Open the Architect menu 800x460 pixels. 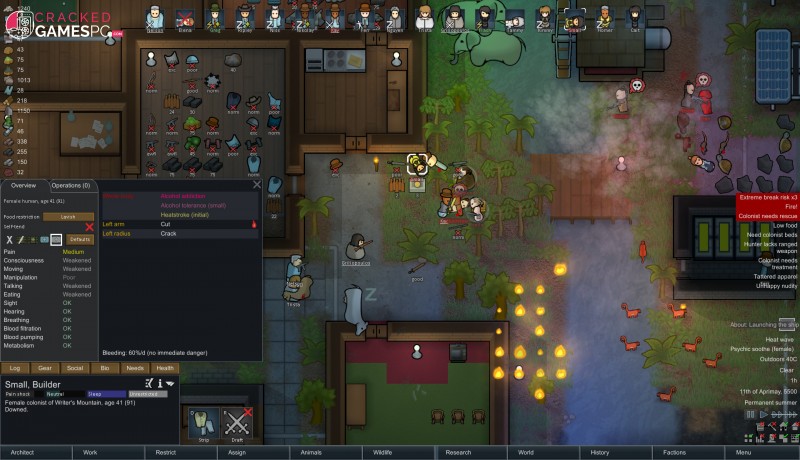(x=22, y=452)
